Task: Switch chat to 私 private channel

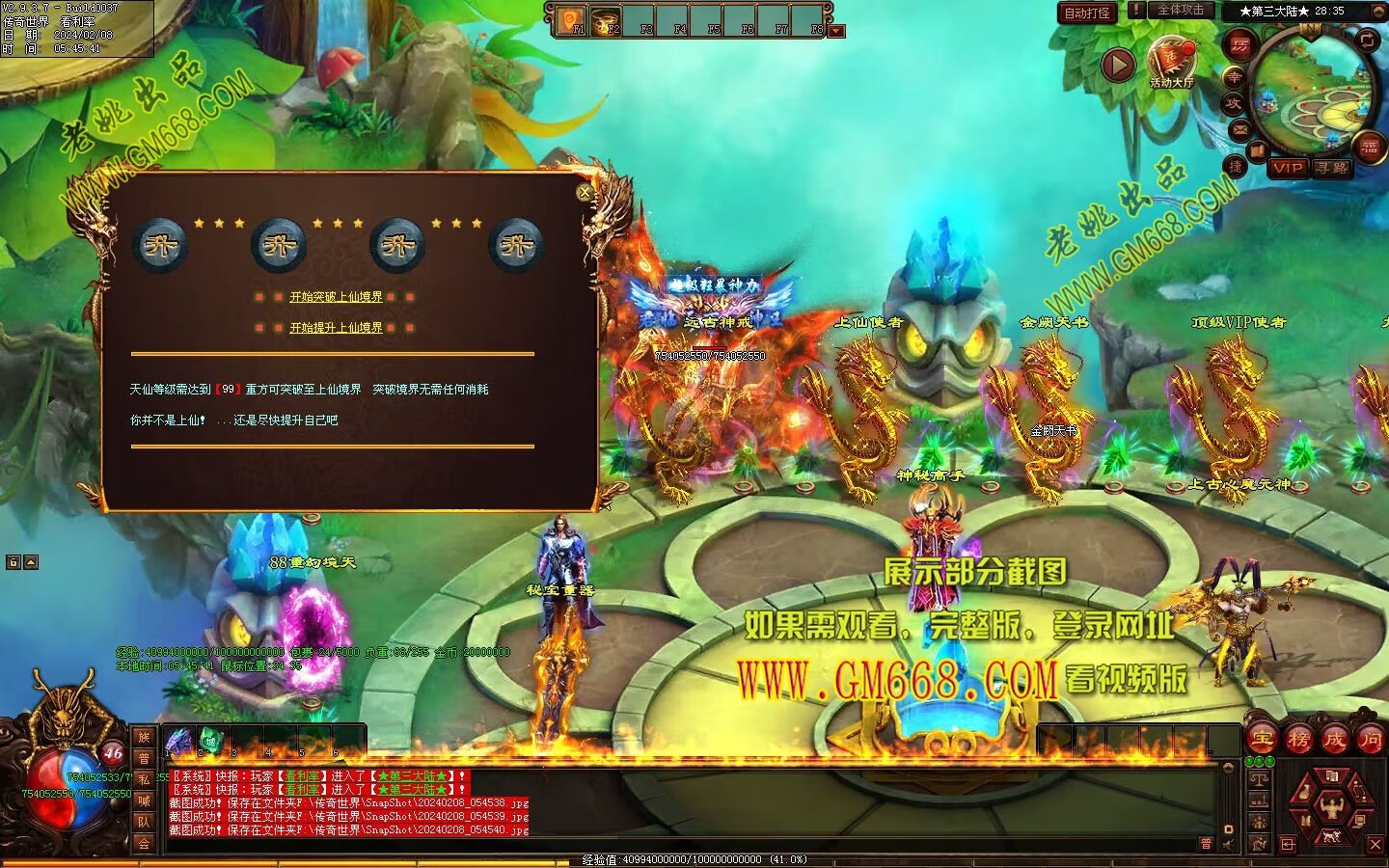Action: pyautogui.click(x=144, y=779)
